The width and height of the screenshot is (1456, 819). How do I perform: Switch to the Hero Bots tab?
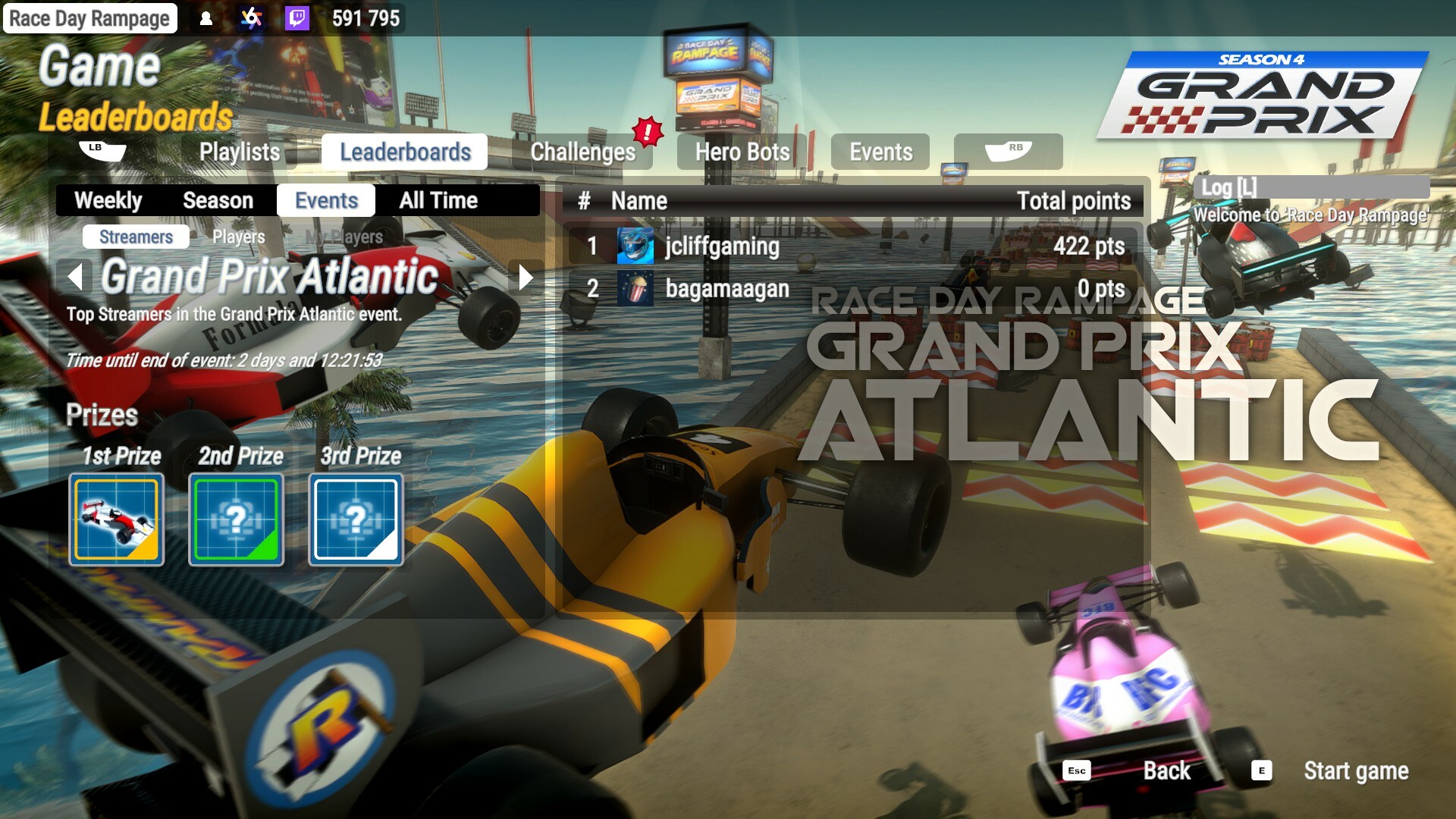coord(742,152)
